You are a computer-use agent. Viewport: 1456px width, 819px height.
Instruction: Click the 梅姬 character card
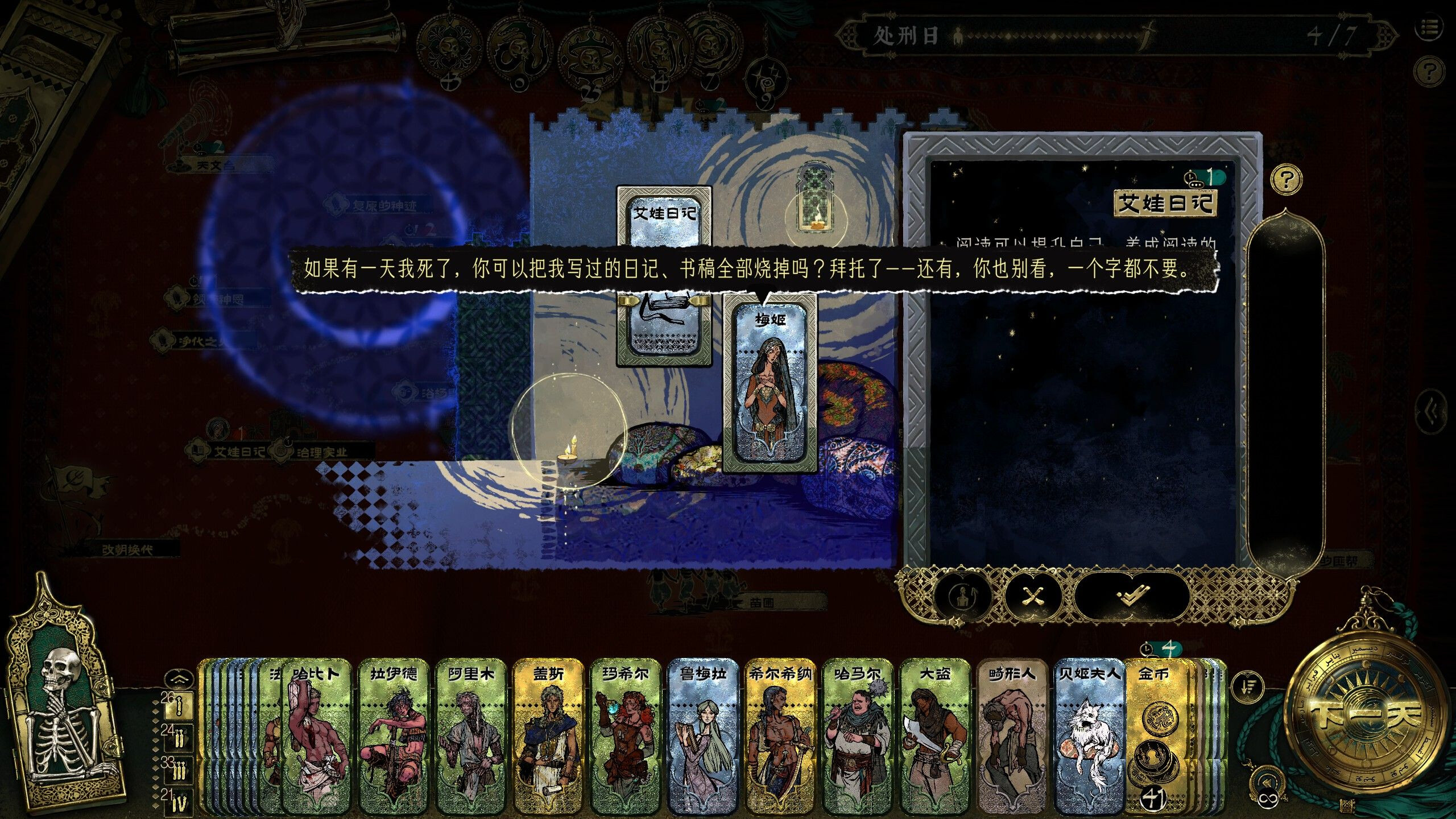(x=770, y=387)
